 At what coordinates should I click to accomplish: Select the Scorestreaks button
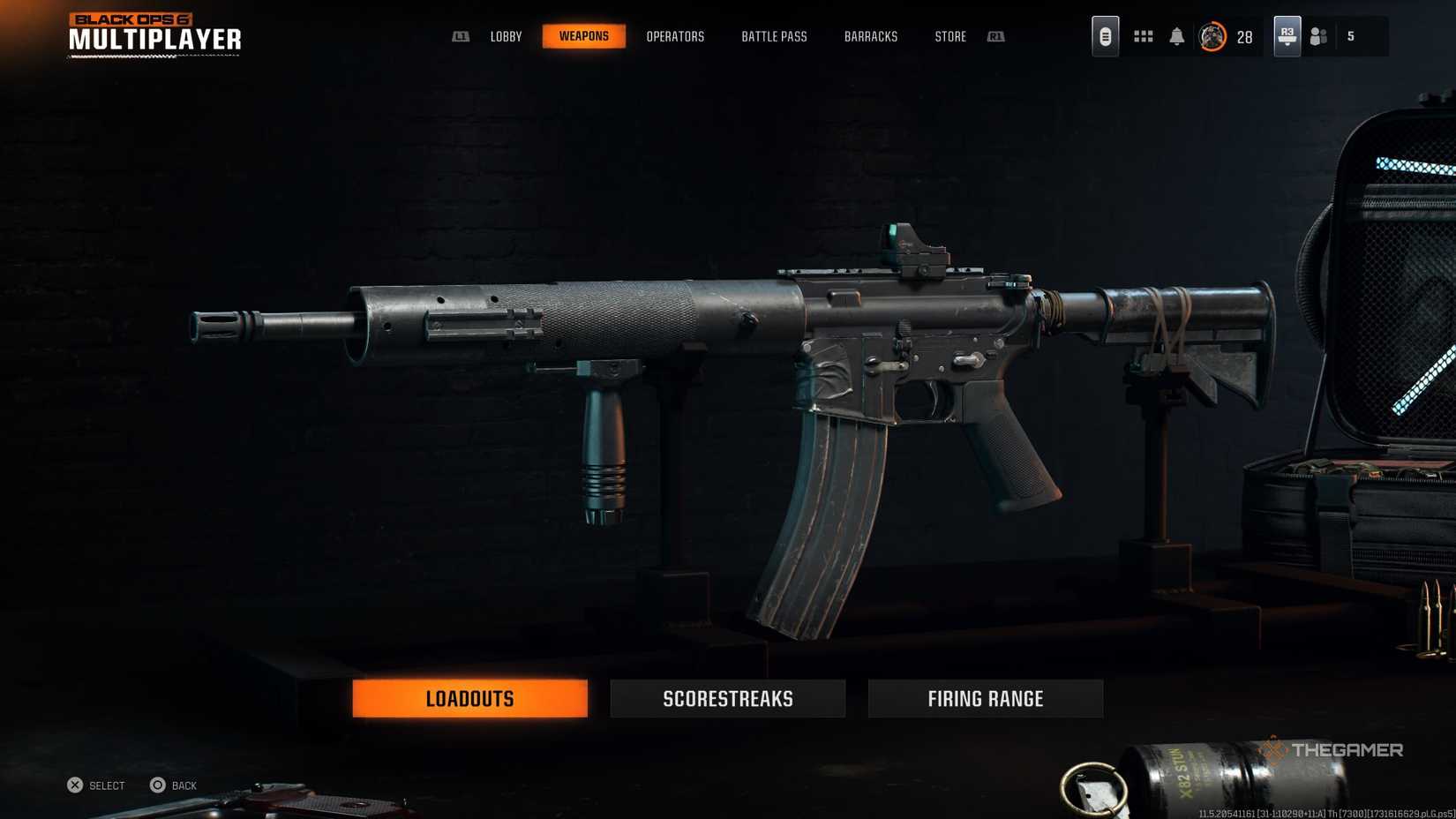click(727, 698)
